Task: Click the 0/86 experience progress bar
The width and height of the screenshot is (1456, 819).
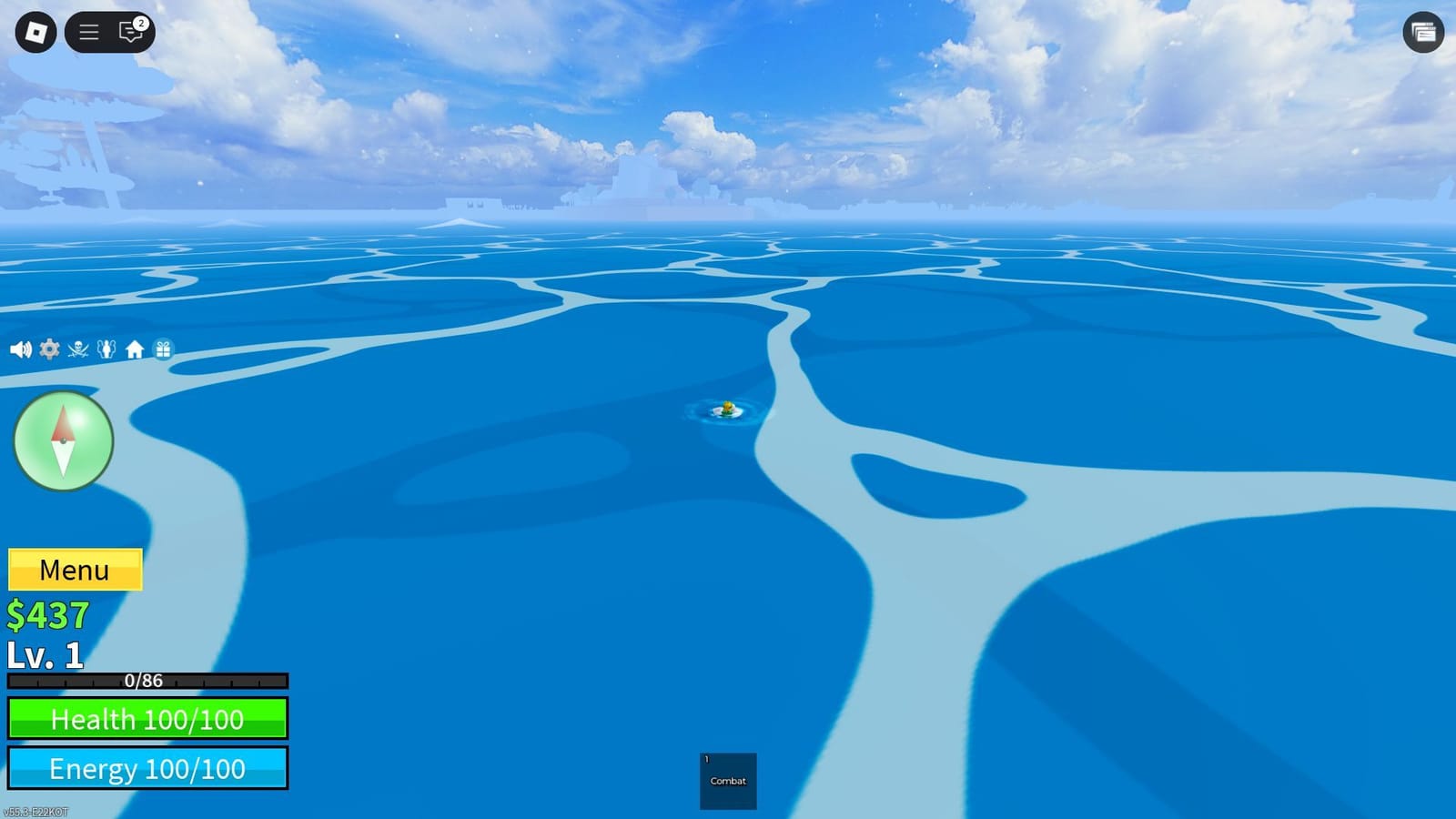Action: tap(146, 680)
